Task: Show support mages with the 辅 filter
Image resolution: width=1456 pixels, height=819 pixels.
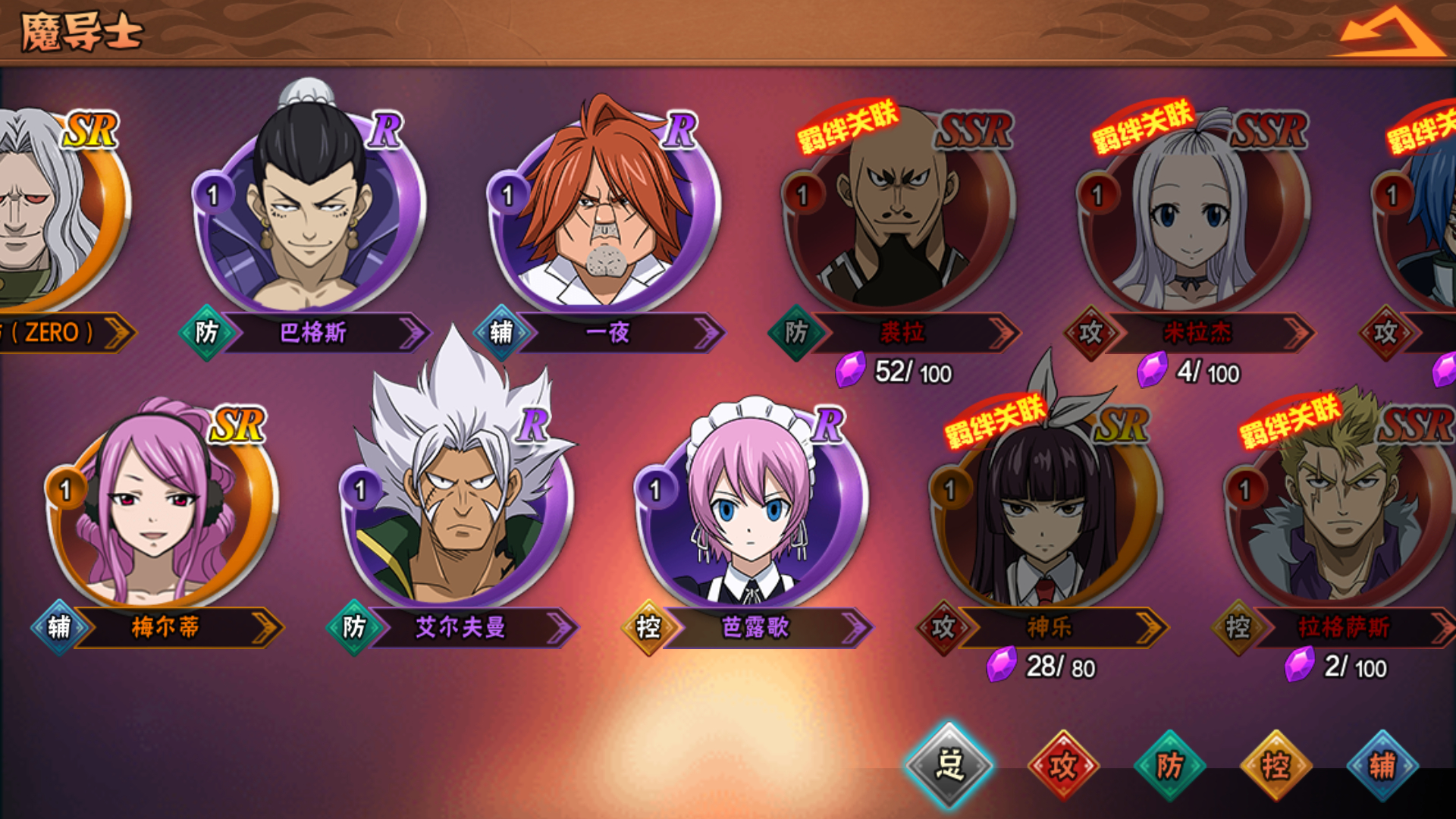Action: (1382, 766)
